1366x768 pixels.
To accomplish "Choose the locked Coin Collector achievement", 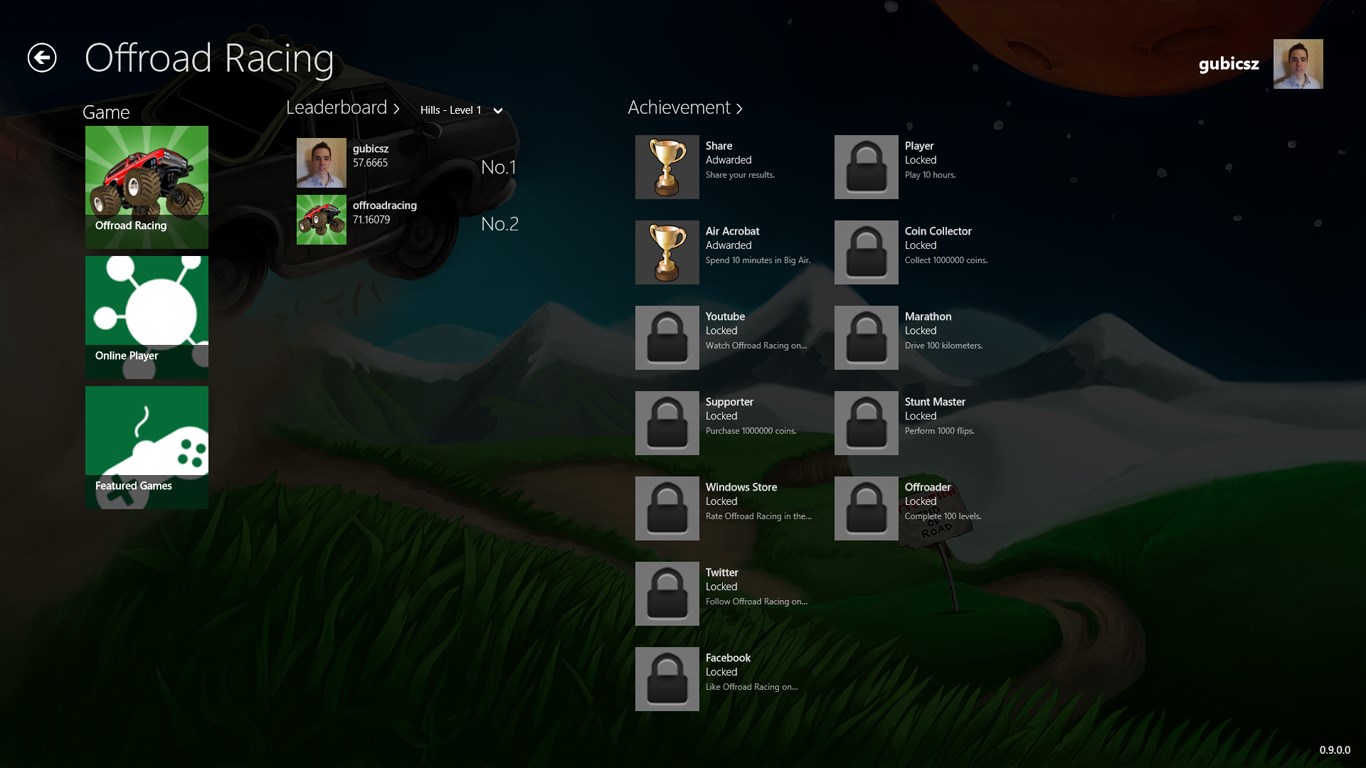I will [867, 252].
